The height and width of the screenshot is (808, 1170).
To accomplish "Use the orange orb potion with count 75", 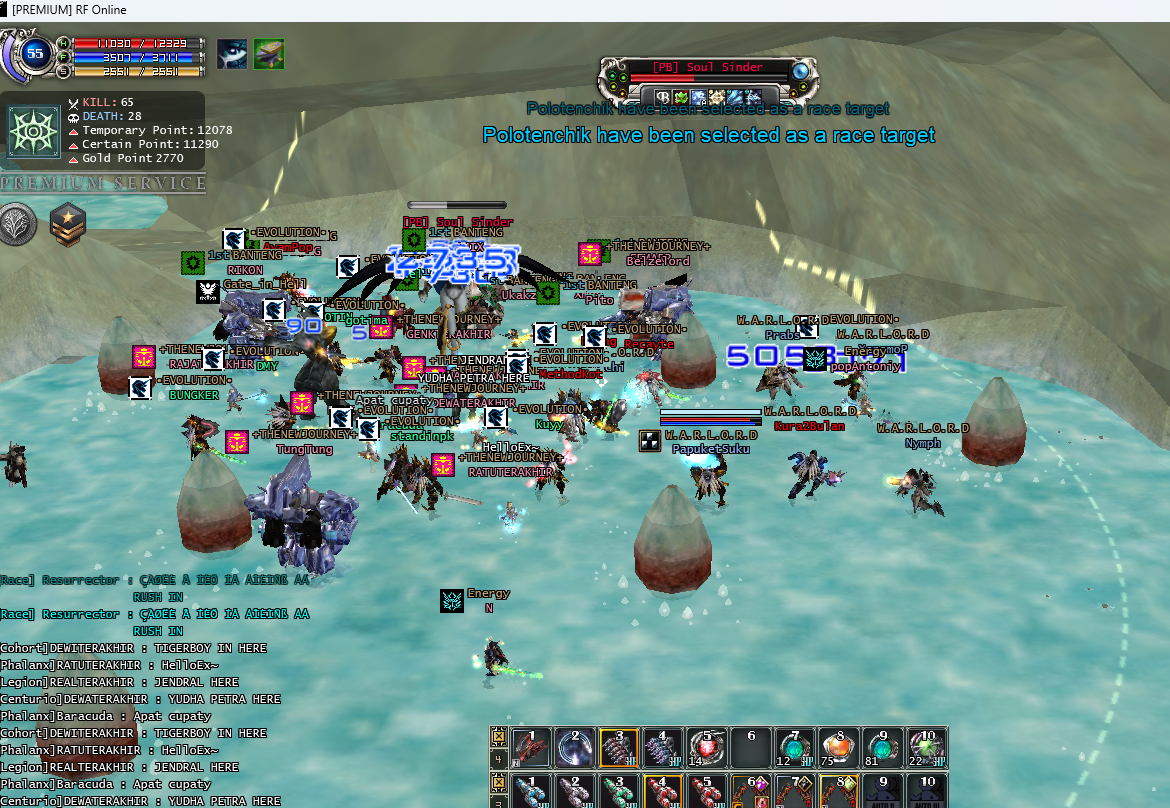I will tap(838, 747).
